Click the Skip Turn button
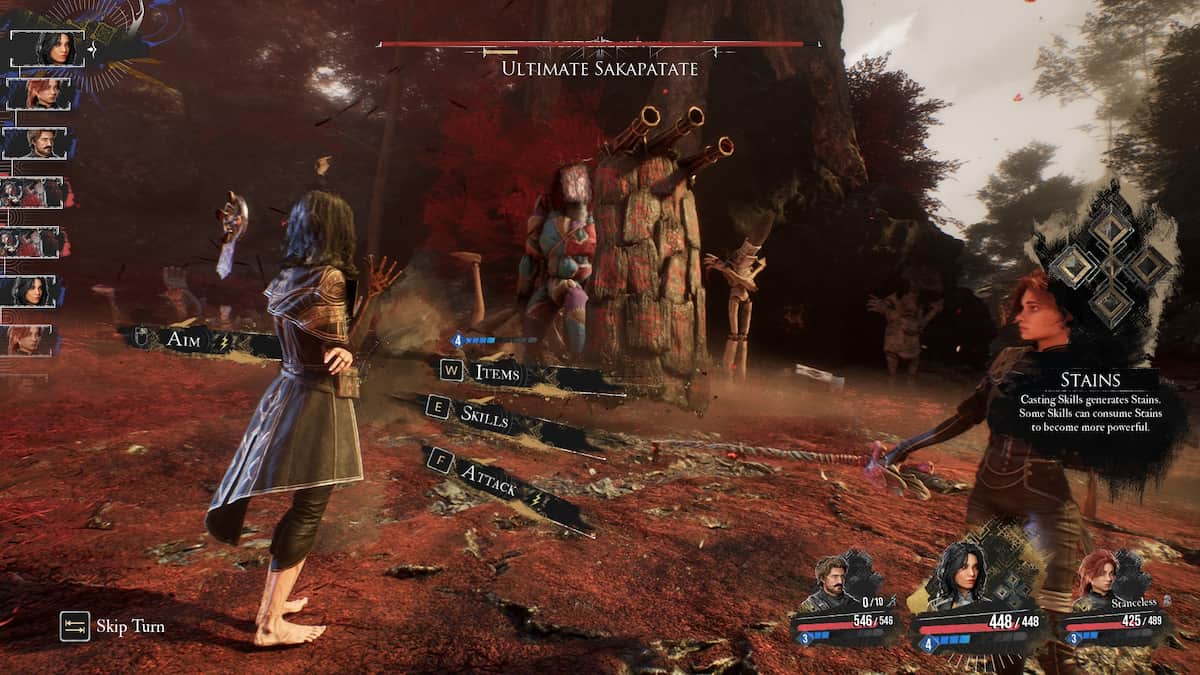This screenshot has width=1200, height=675. point(112,627)
